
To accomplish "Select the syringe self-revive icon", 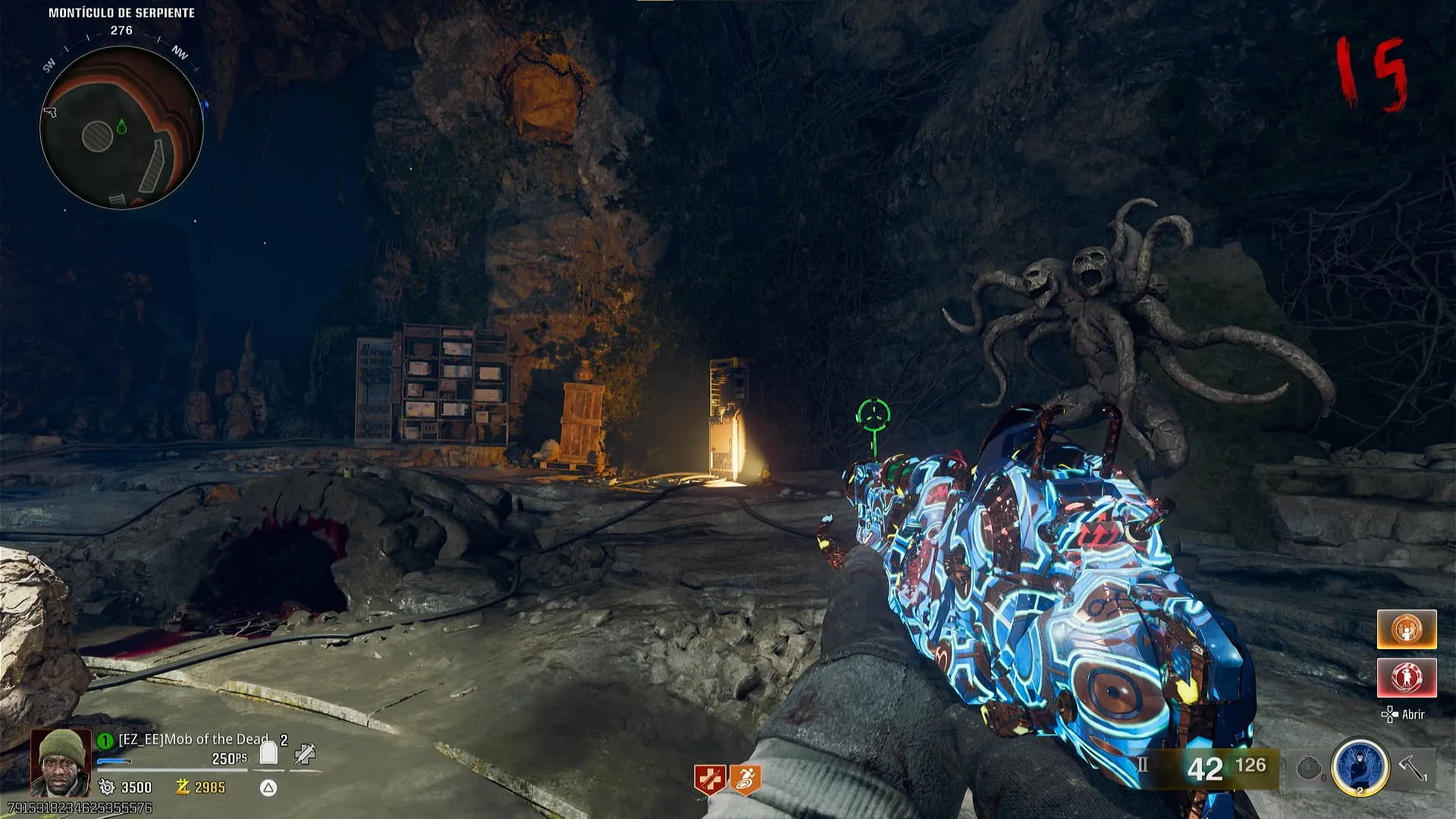I will pyautogui.click(x=305, y=753).
